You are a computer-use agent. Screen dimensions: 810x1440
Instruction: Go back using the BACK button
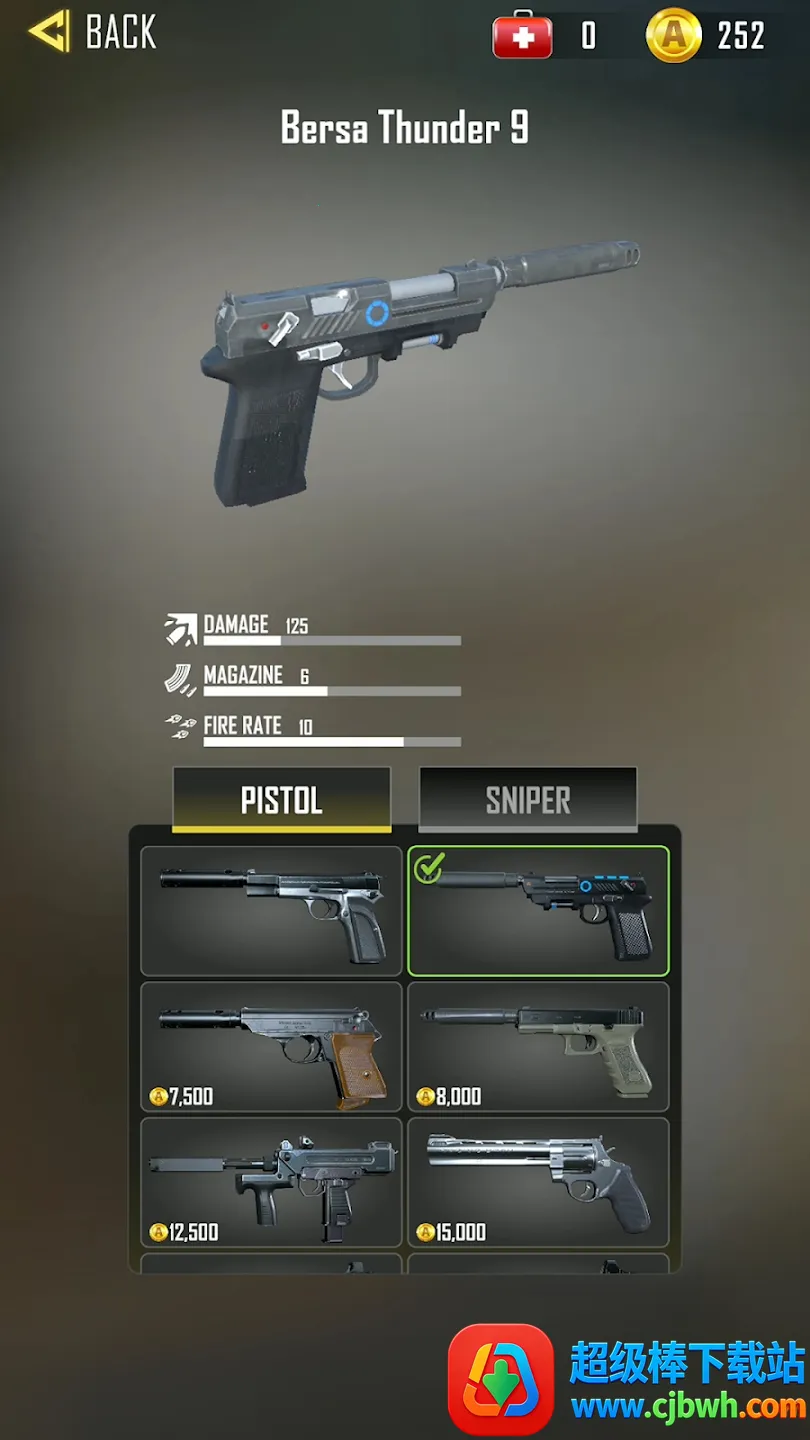pyautogui.click(x=92, y=32)
